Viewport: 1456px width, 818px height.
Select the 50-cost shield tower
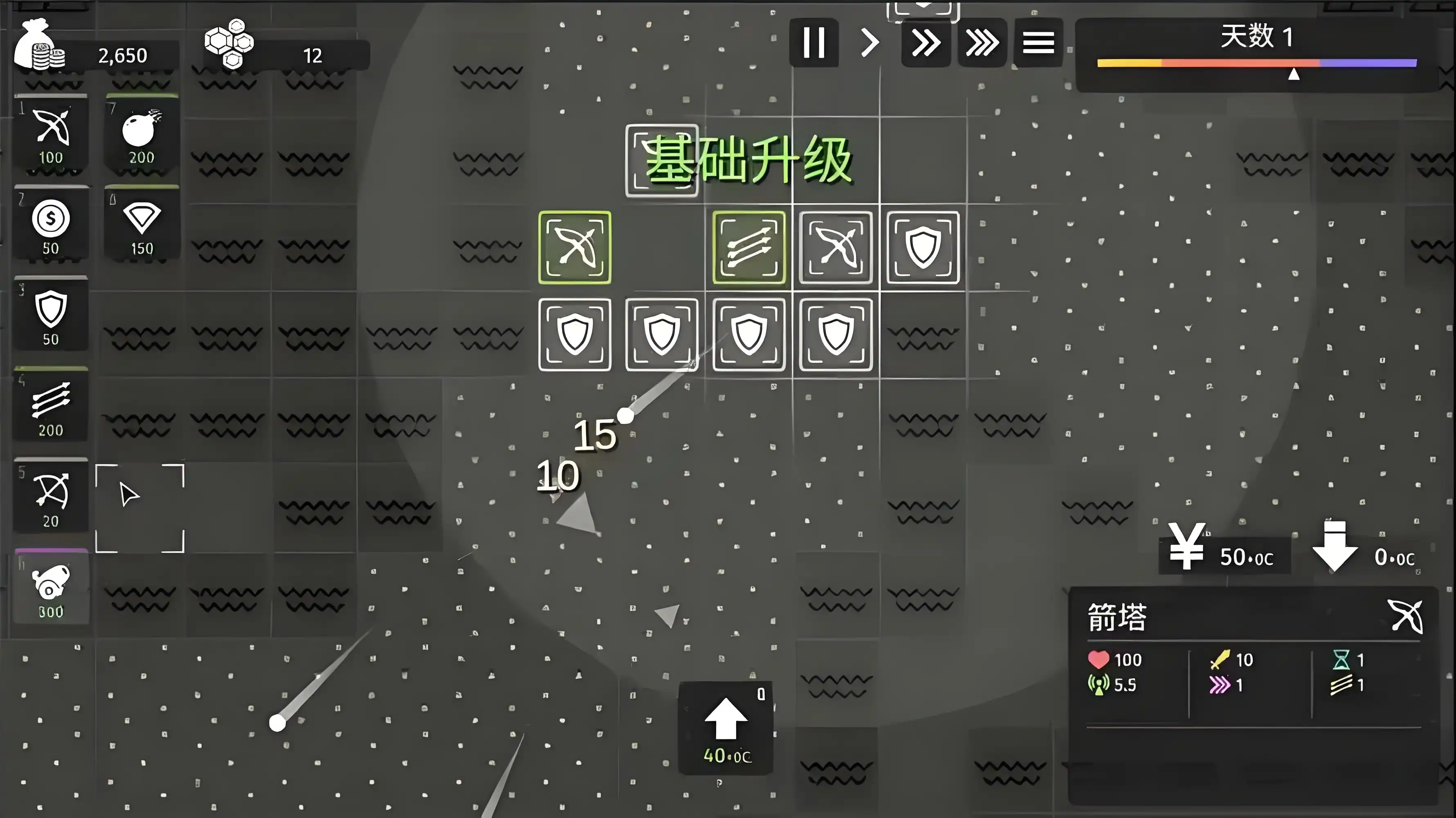tap(51, 315)
